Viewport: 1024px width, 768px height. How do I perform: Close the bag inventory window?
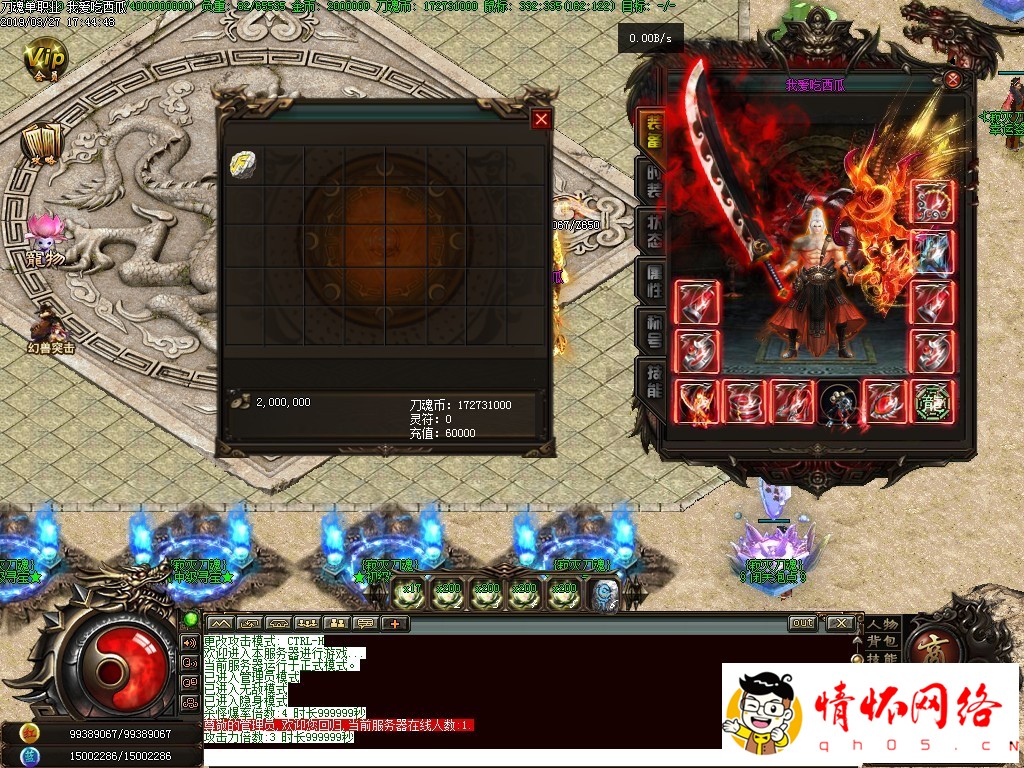pyautogui.click(x=541, y=119)
